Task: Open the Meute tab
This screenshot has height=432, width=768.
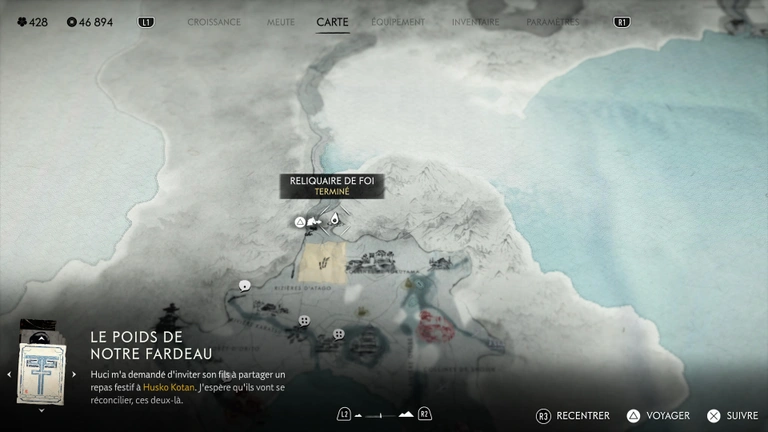Action: point(281,21)
